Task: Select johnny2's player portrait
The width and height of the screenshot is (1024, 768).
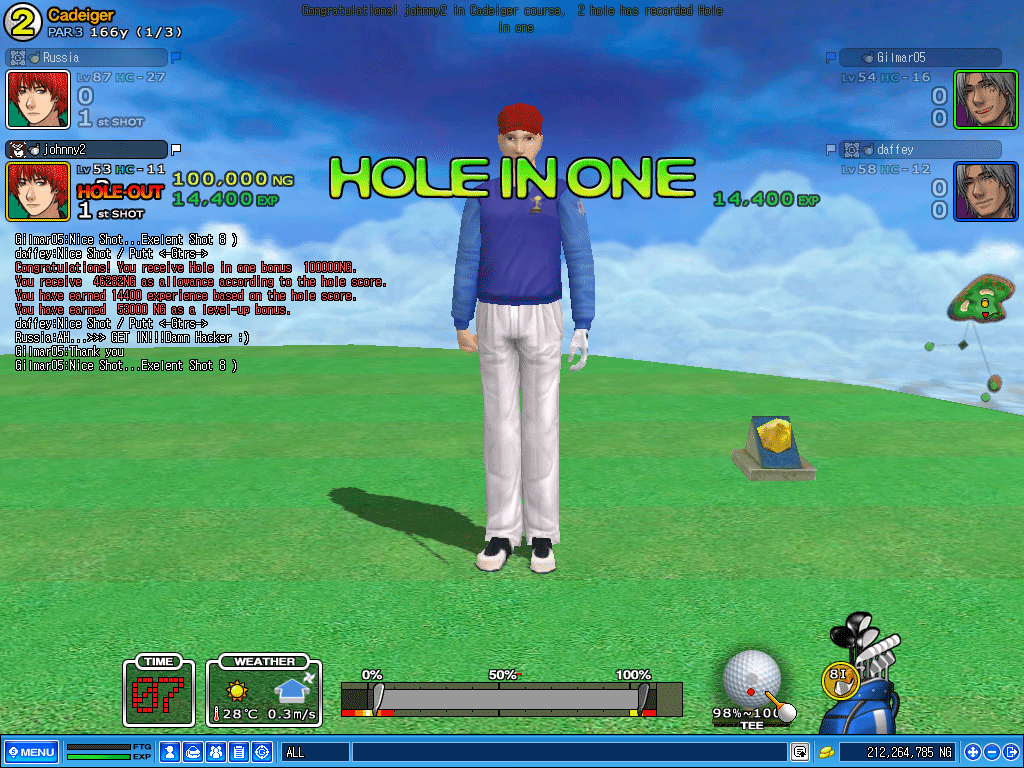Action: click(38, 191)
